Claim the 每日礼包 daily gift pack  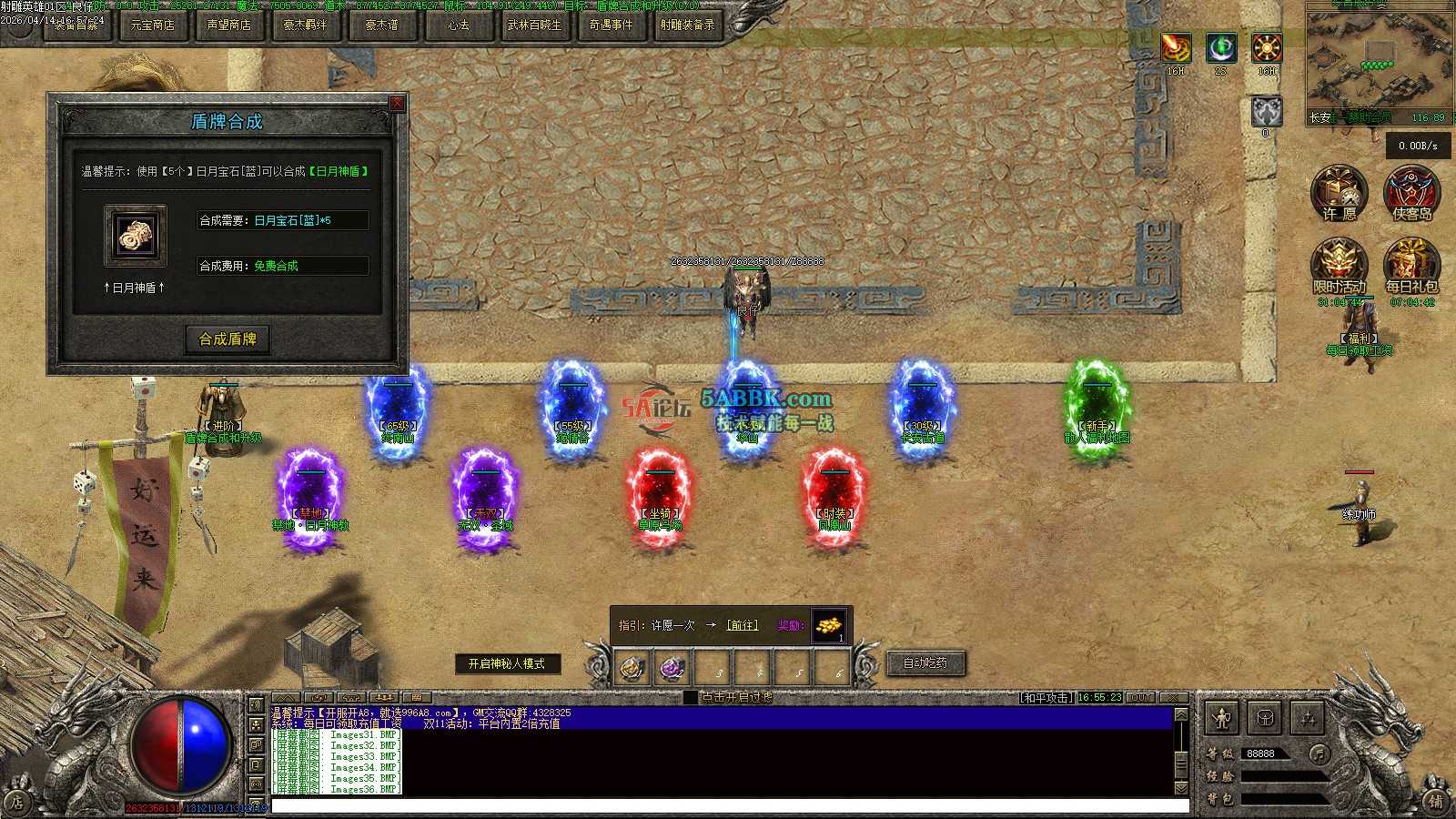tap(1411, 266)
